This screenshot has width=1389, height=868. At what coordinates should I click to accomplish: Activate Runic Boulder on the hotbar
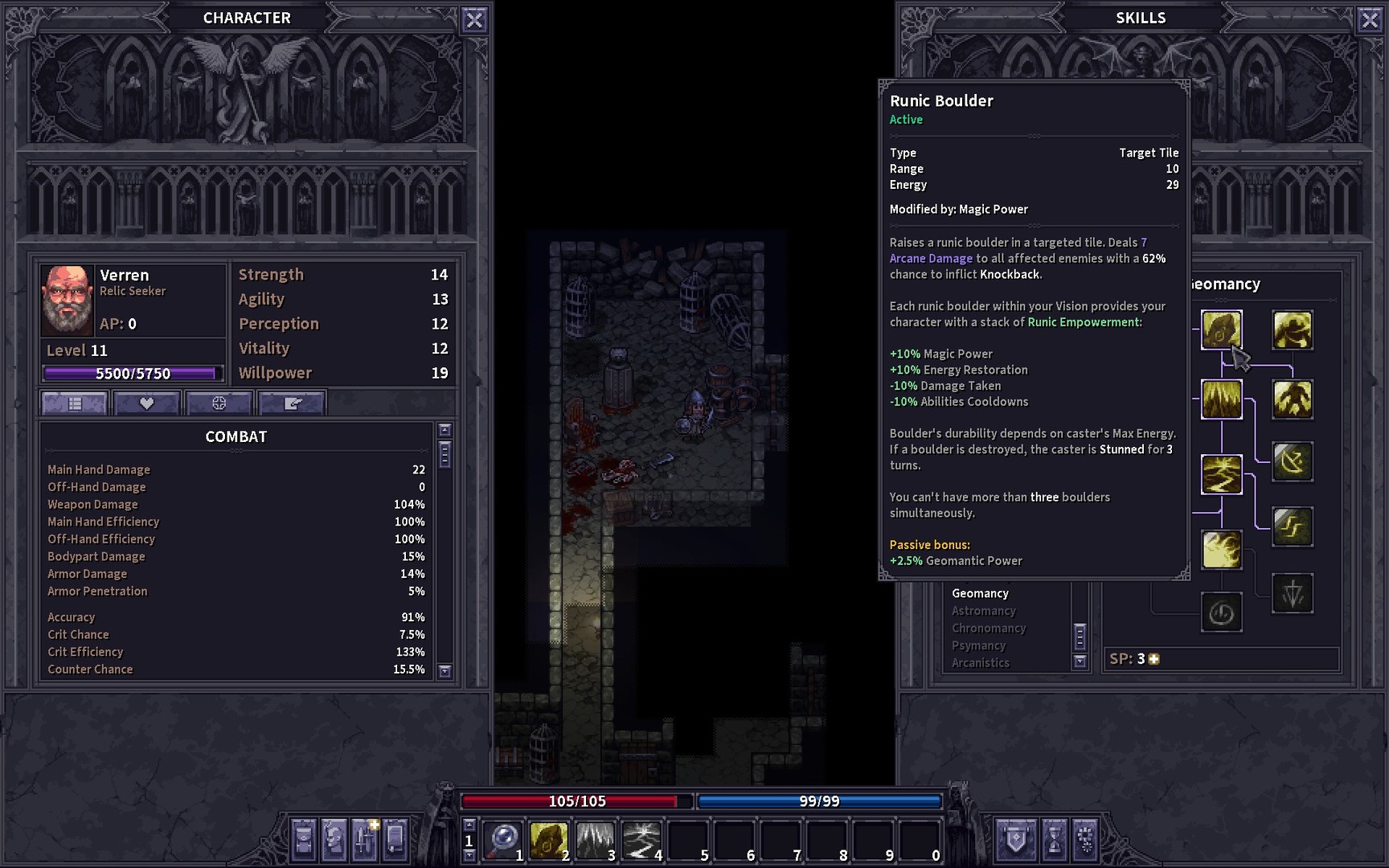[x=549, y=840]
